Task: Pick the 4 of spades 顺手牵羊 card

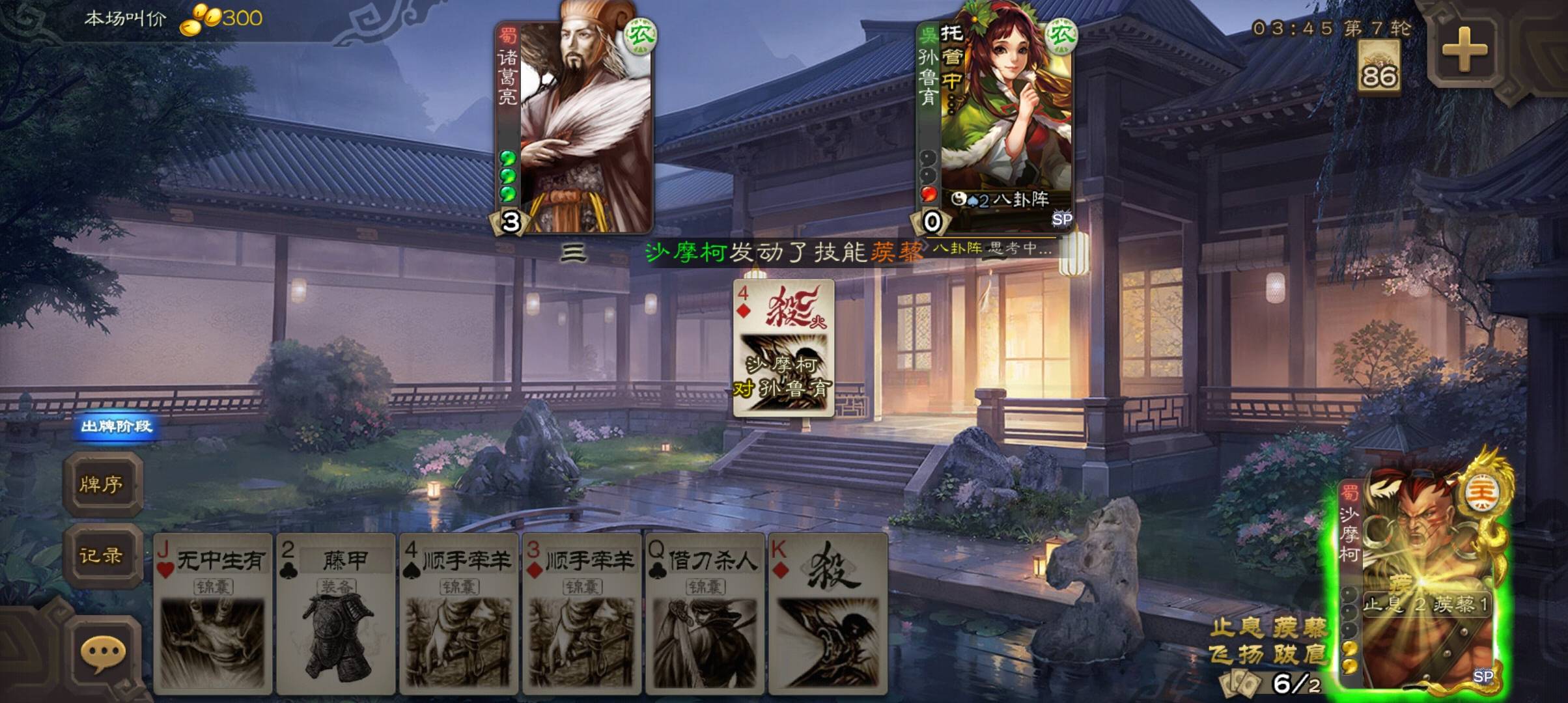Action: pos(458,612)
